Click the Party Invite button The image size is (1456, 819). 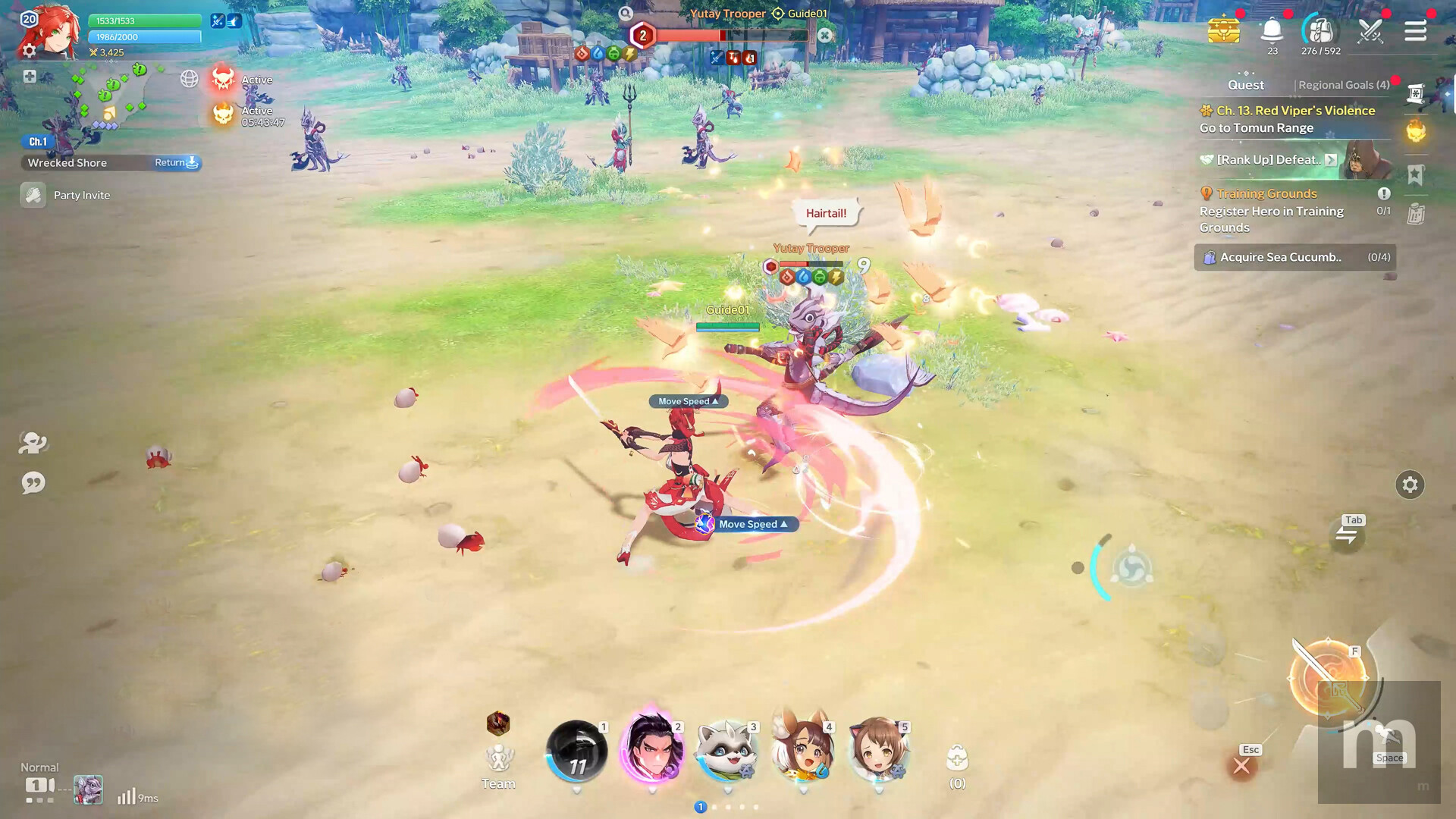coord(80,195)
